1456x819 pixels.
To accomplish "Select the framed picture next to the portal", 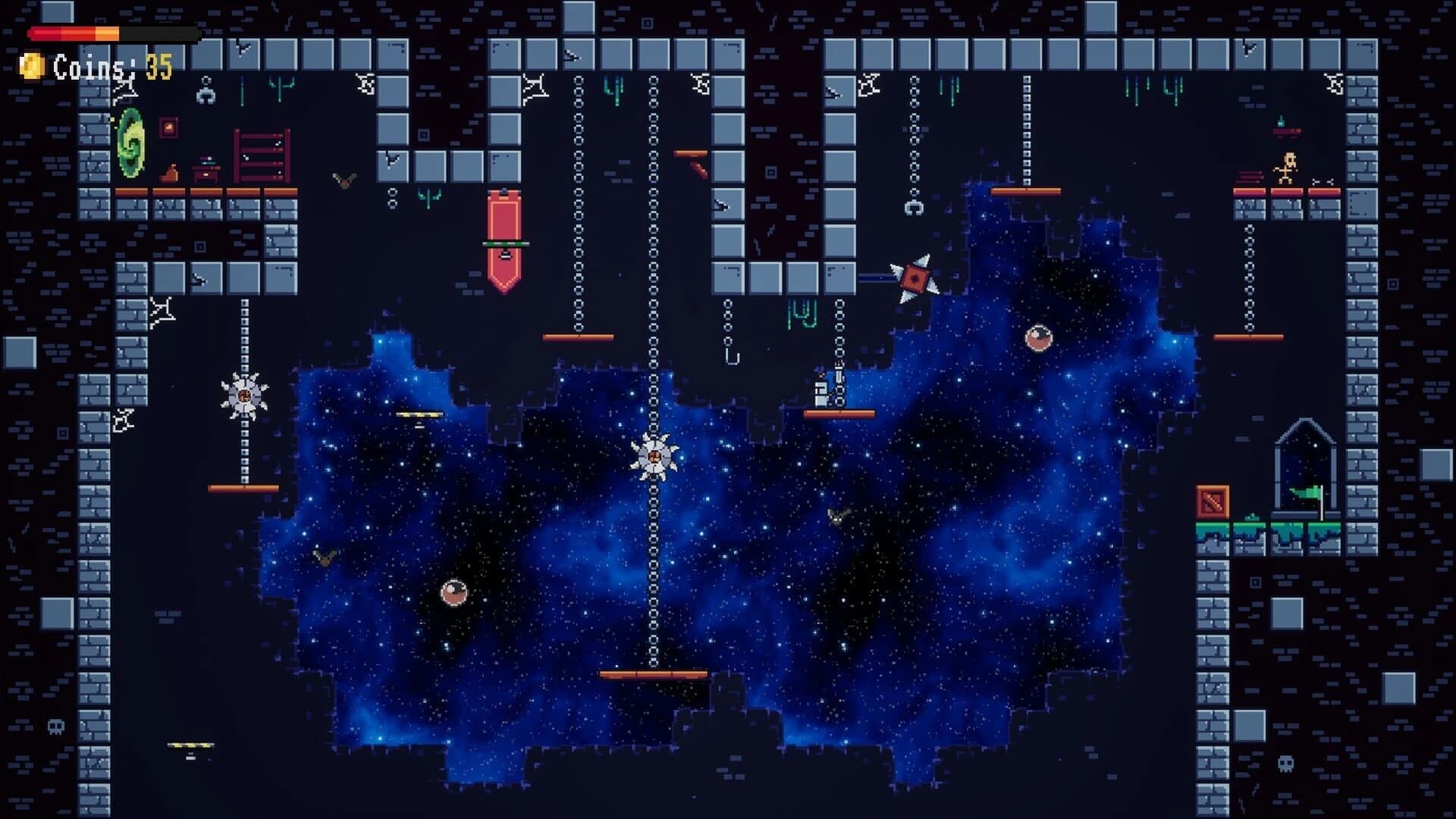I will pyautogui.click(x=168, y=129).
